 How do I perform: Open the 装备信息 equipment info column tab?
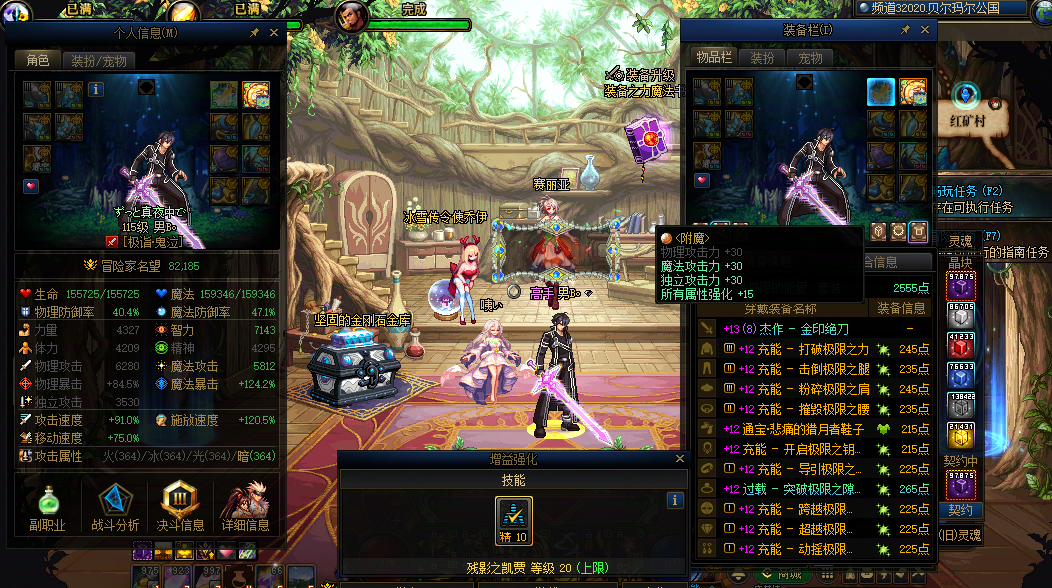click(900, 308)
